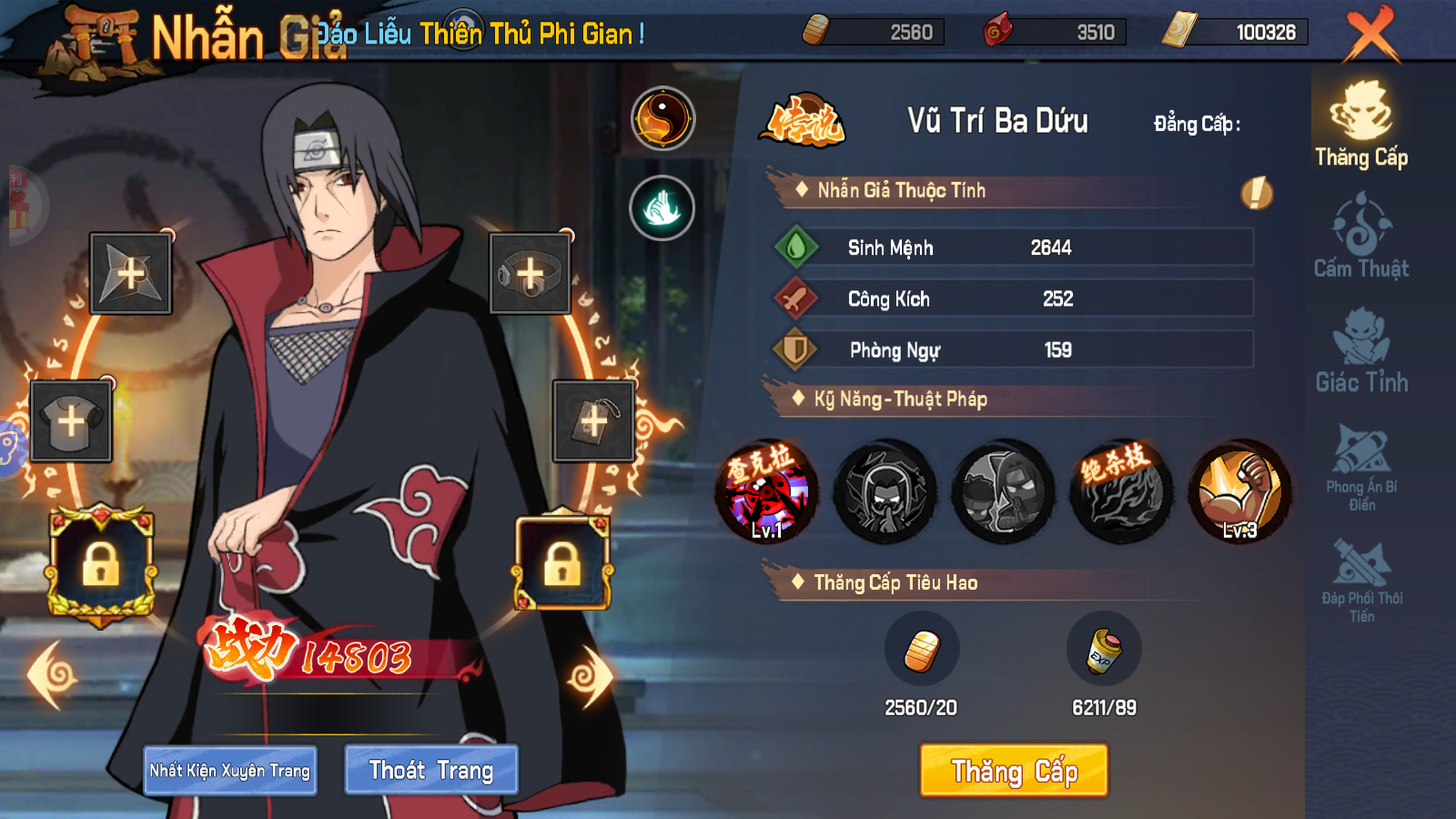Select the headband equipment slot
Viewport: 1456px width, 819px height.
[x=531, y=275]
